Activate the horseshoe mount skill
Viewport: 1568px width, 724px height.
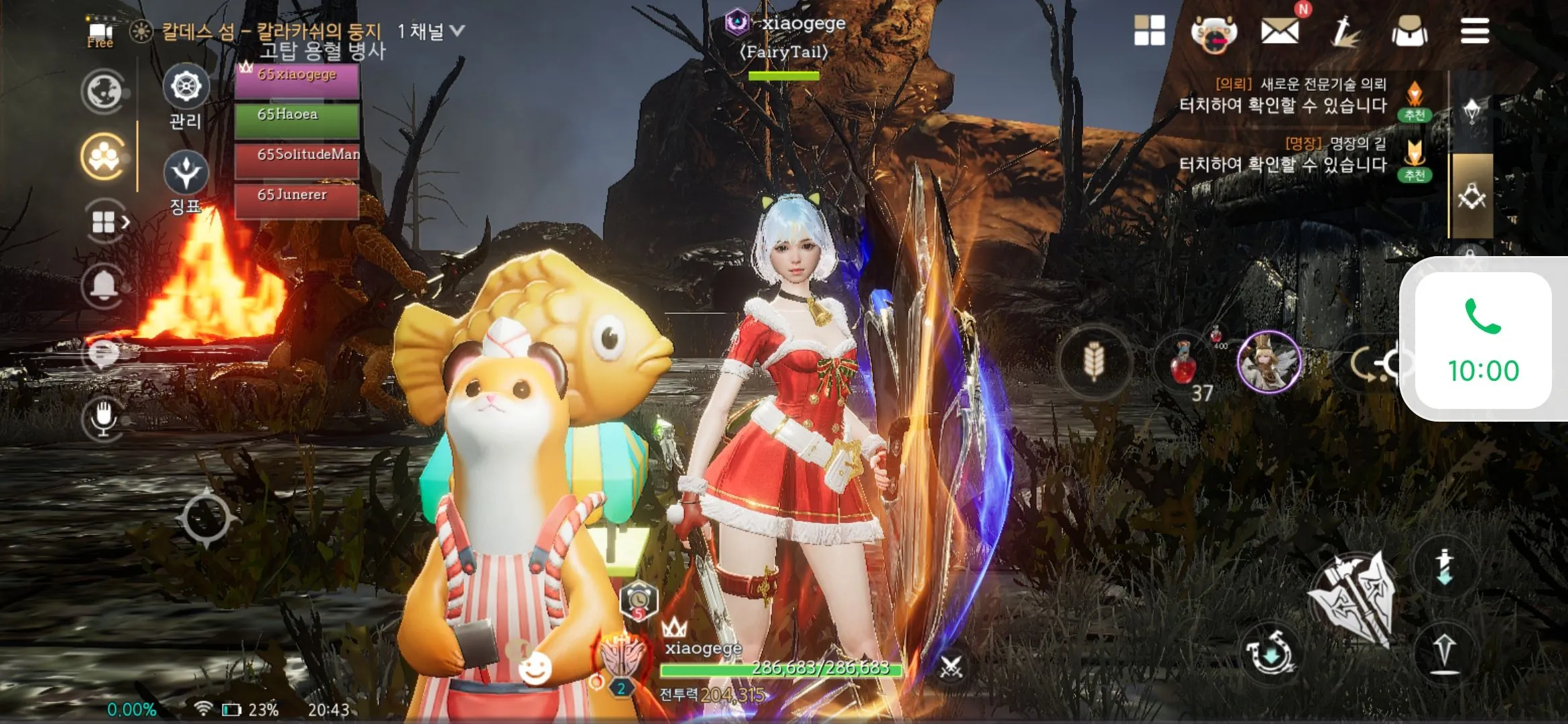[x=1268, y=653]
